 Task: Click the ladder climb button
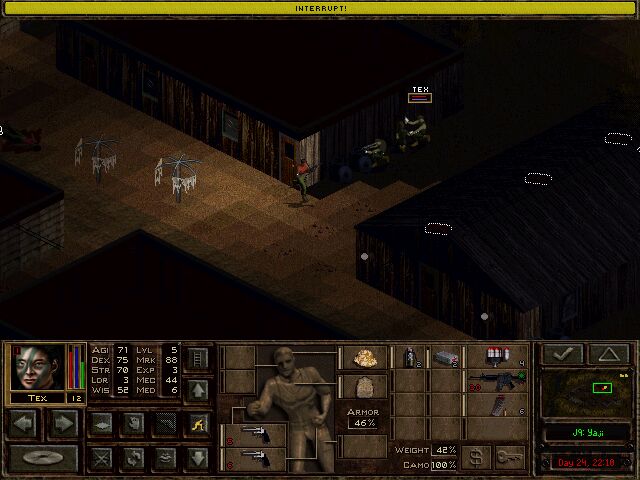pos(197,357)
